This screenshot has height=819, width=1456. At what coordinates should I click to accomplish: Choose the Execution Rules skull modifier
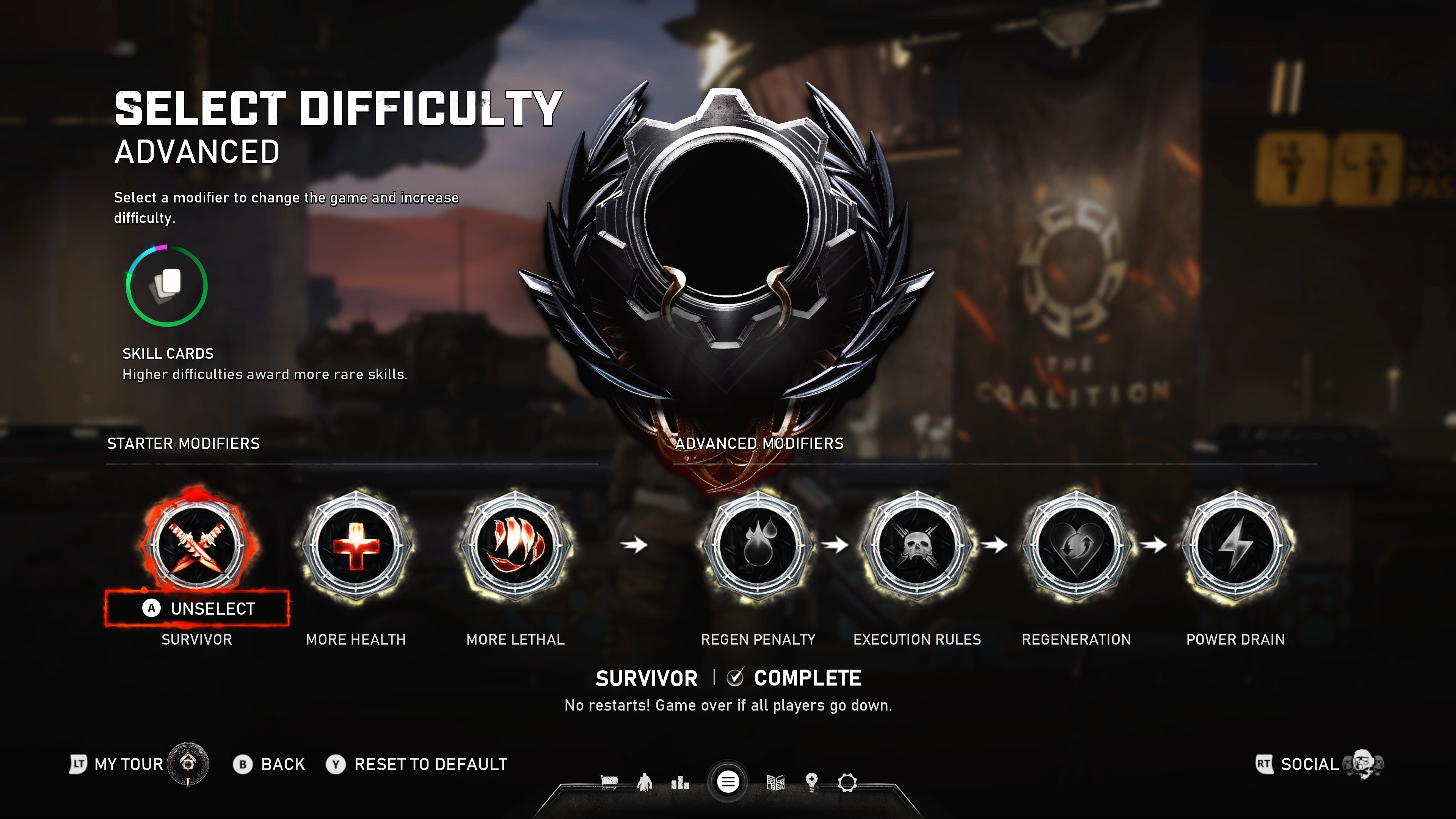(917, 546)
